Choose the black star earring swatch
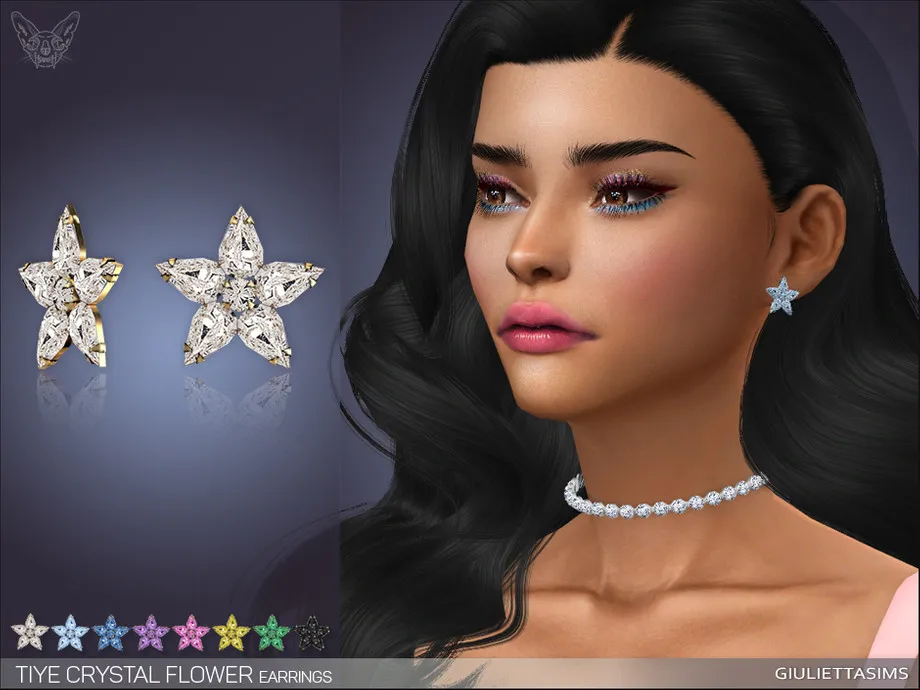The image size is (920, 690). click(312, 633)
